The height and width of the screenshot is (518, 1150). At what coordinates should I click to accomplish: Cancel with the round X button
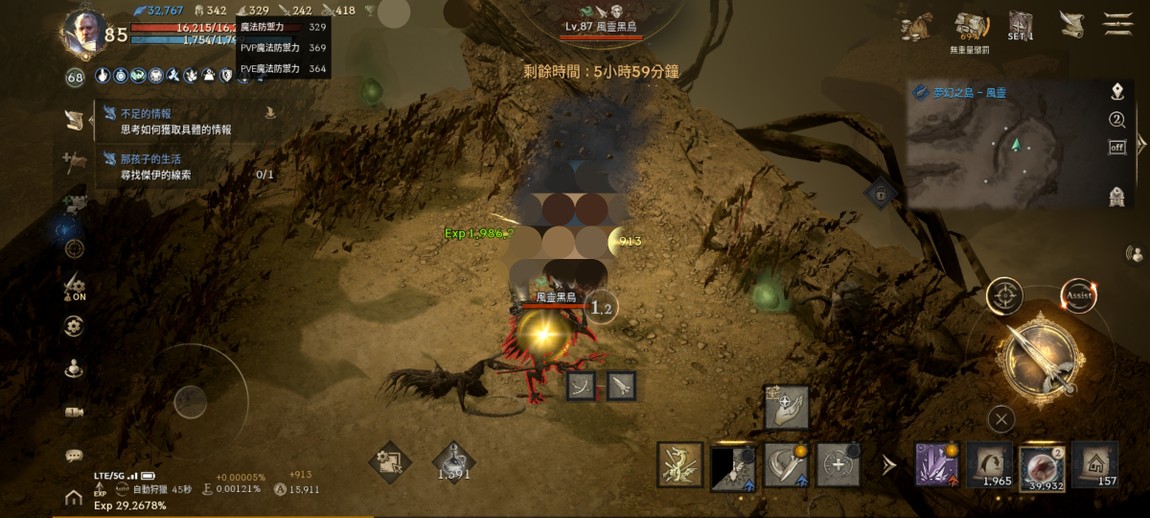1000,419
